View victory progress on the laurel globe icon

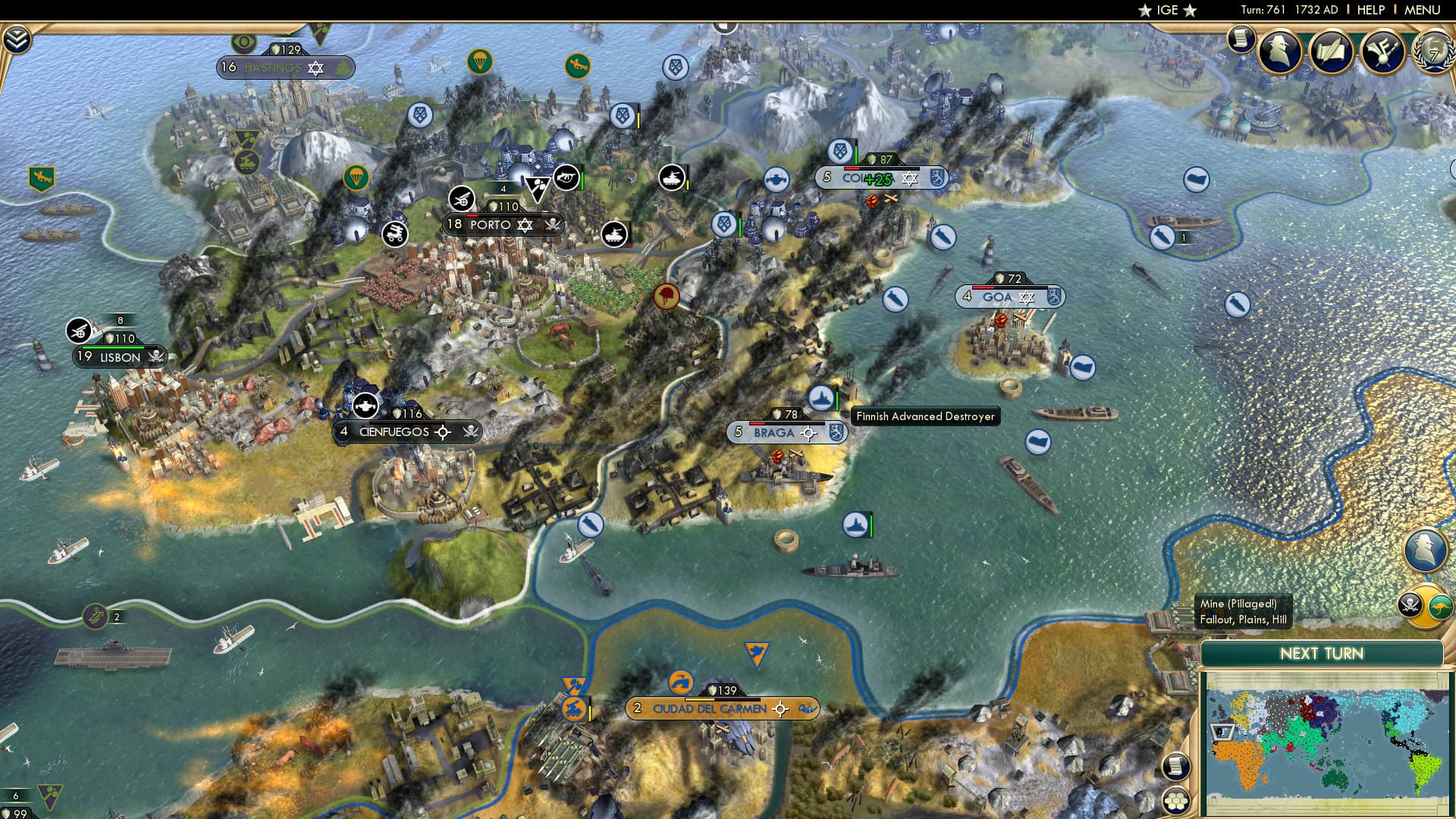[x=1433, y=51]
